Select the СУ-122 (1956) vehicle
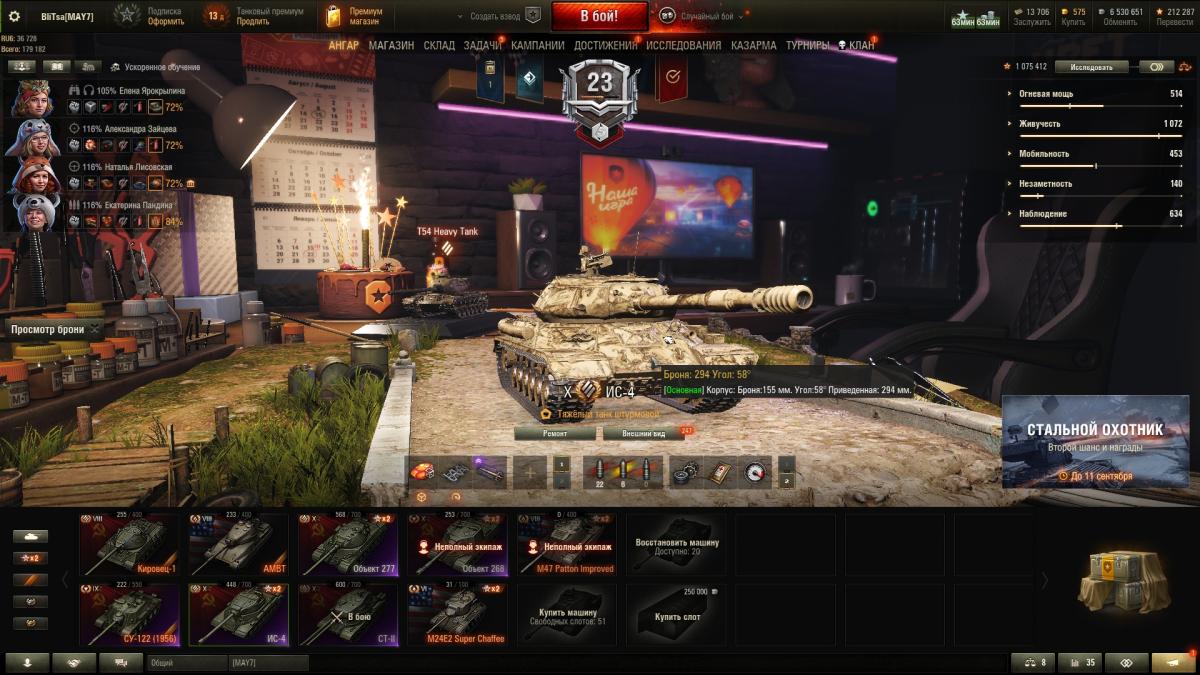 click(x=129, y=614)
